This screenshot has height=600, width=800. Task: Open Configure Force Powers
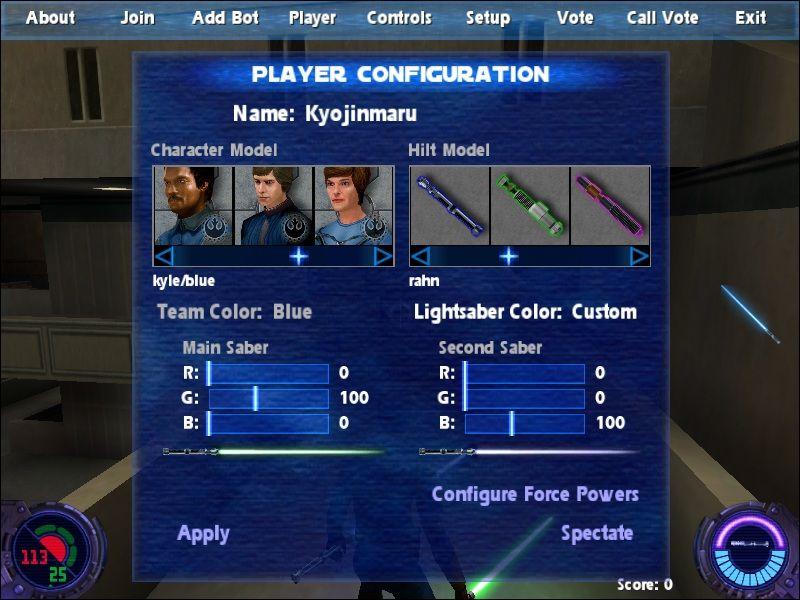[535, 494]
